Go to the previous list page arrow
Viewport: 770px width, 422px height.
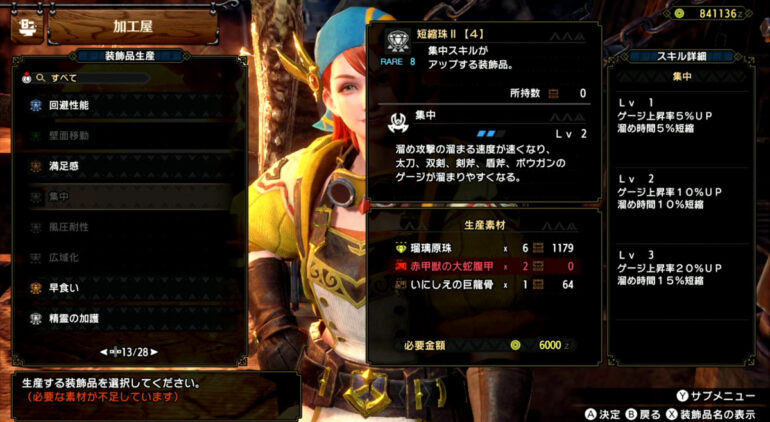click(x=102, y=352)
